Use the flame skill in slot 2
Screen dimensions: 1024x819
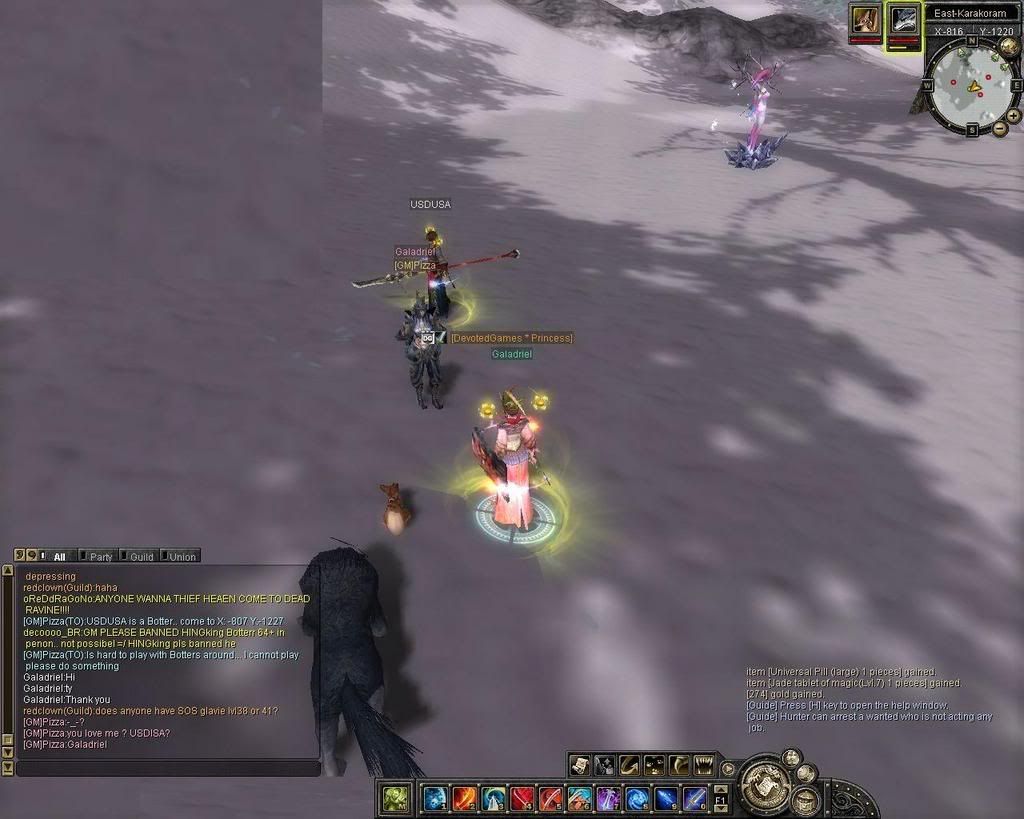point(463,798)
